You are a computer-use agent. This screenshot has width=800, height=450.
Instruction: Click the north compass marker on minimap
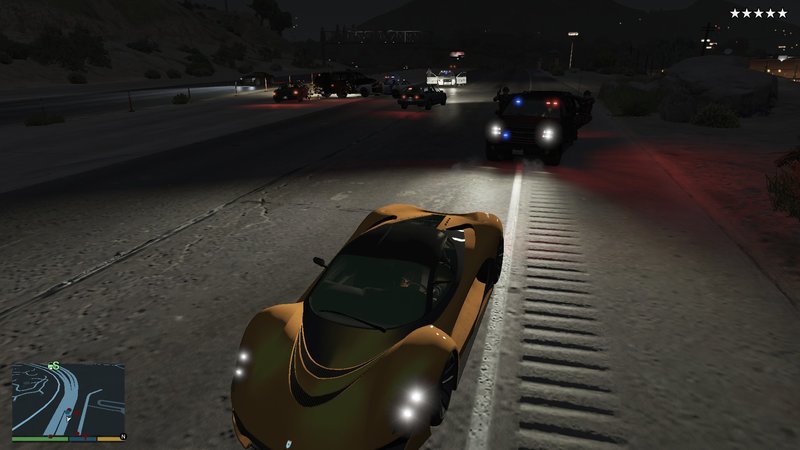(x=122, y=438)
